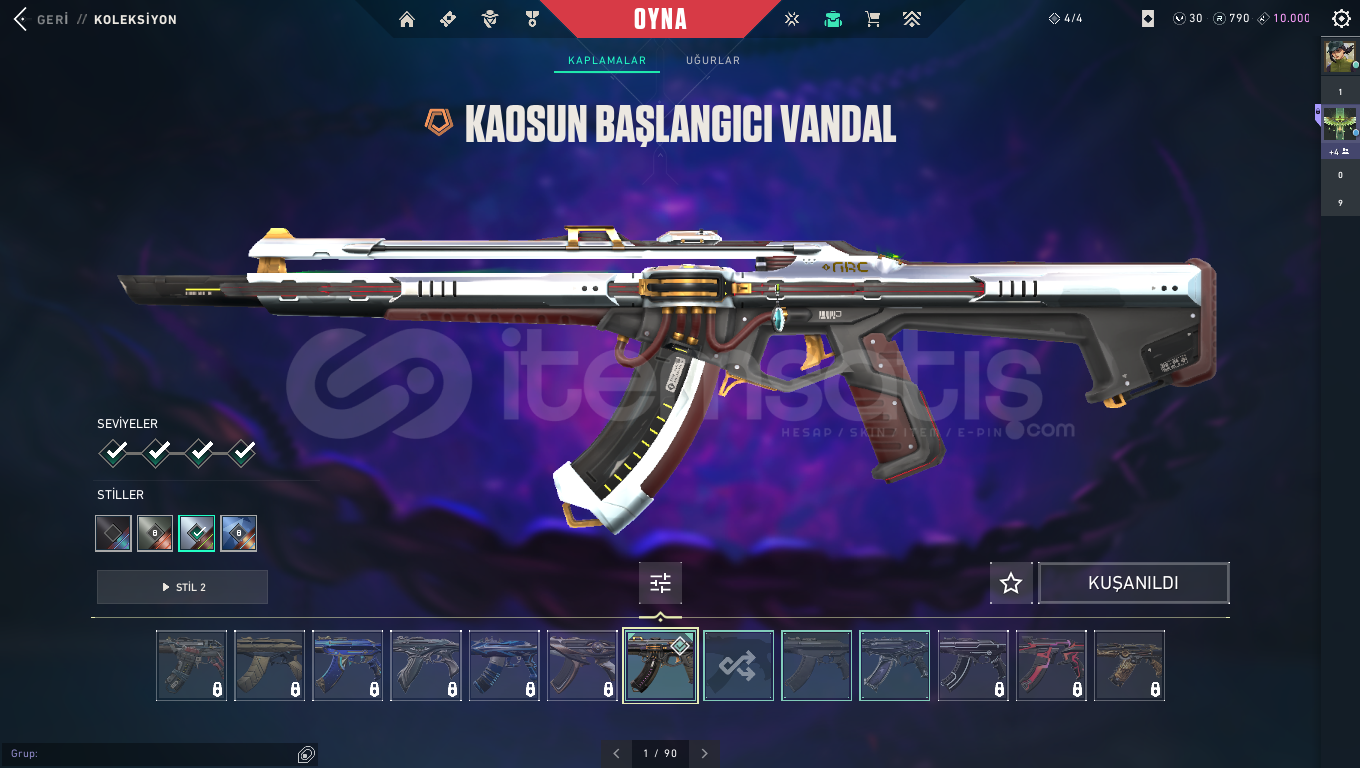Open the Store shopping cart icon
The image size is (1360, 768).
pos(872,18)
